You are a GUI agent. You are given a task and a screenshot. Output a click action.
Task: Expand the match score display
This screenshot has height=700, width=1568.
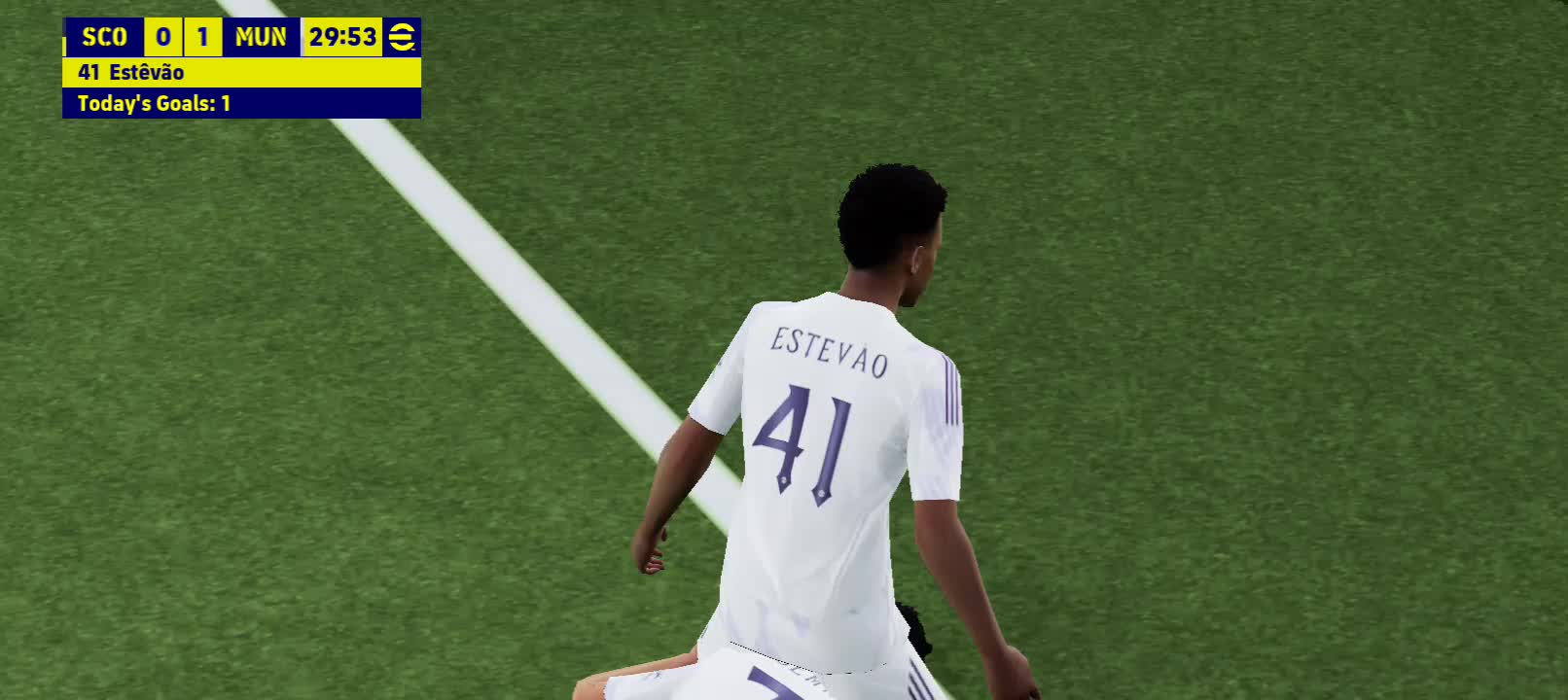click(182, 37)
